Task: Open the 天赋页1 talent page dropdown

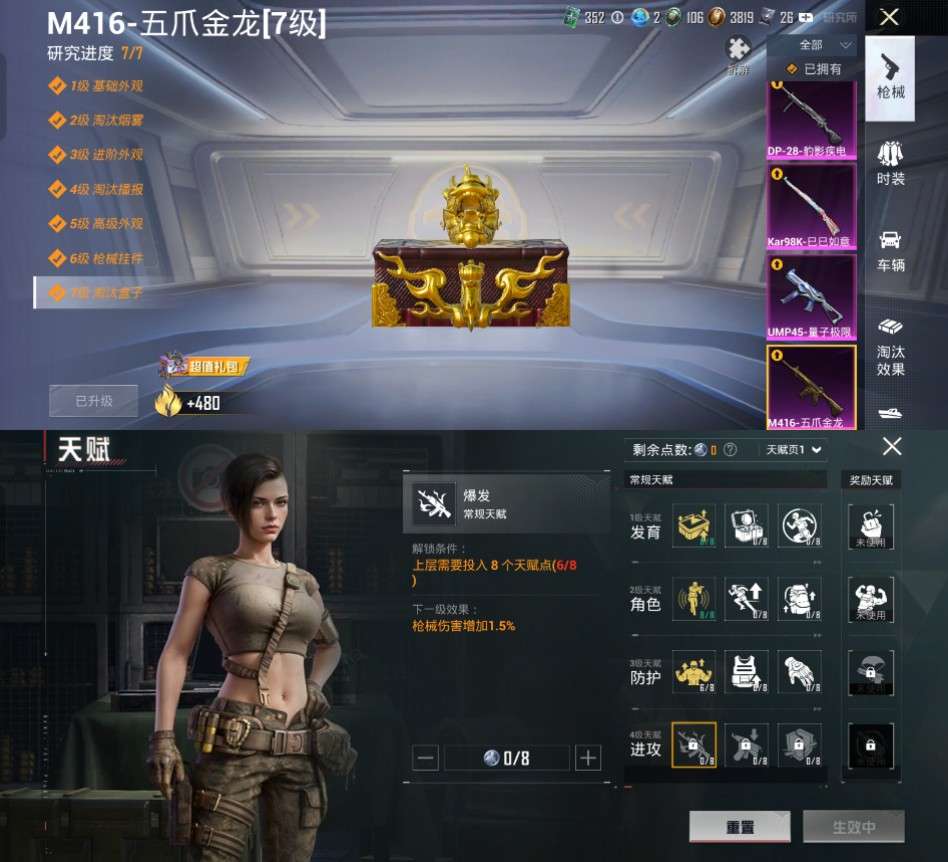Action: tap(795, 450)
